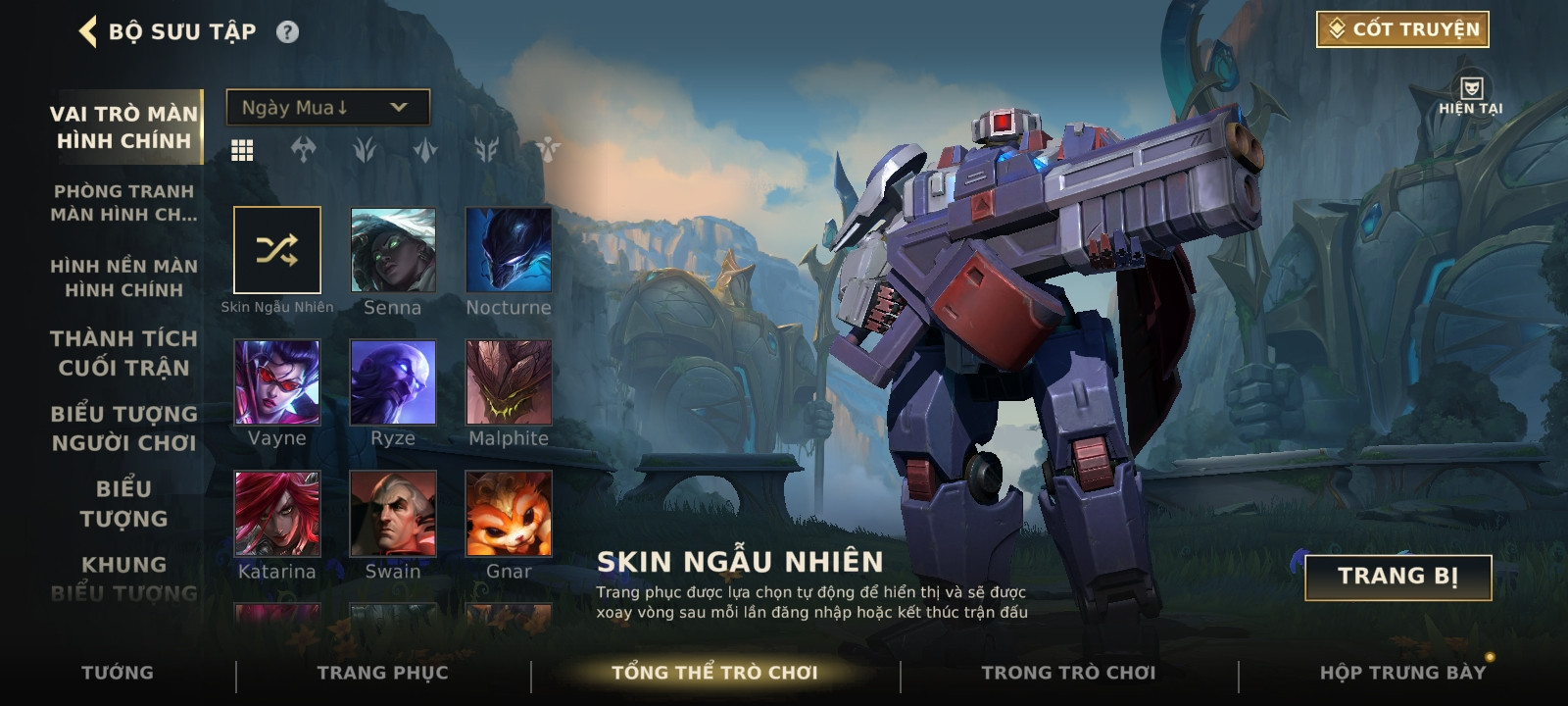The height and width of the screenshot is (706, 1568).
Task: Choose the Ryze champion portrait
Action: [393, 382]
